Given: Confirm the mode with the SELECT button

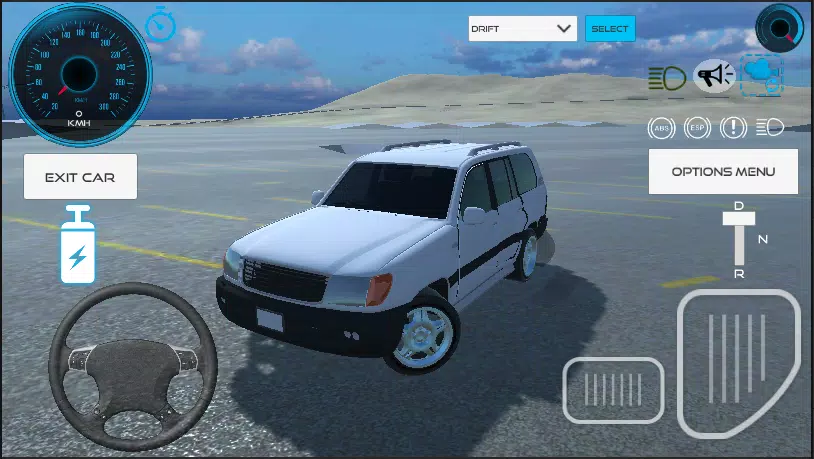Looking at the screenshot, I should coord(610,29).
